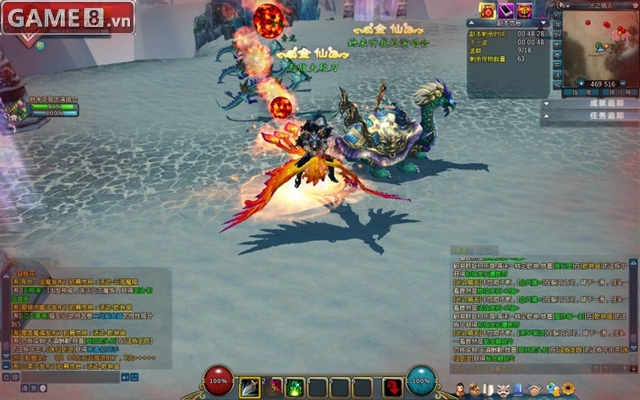Image resolution: width=640 pixels, height=400 pixels.
Task: Open the sunflower icon in bottom menu
Action: [568, 389]
